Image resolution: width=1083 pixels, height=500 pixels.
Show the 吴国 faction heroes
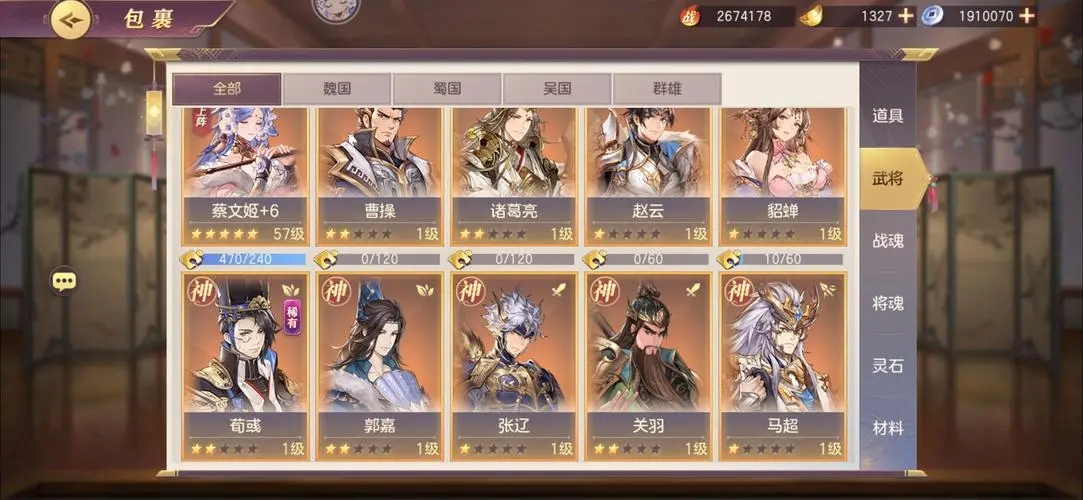557,89
